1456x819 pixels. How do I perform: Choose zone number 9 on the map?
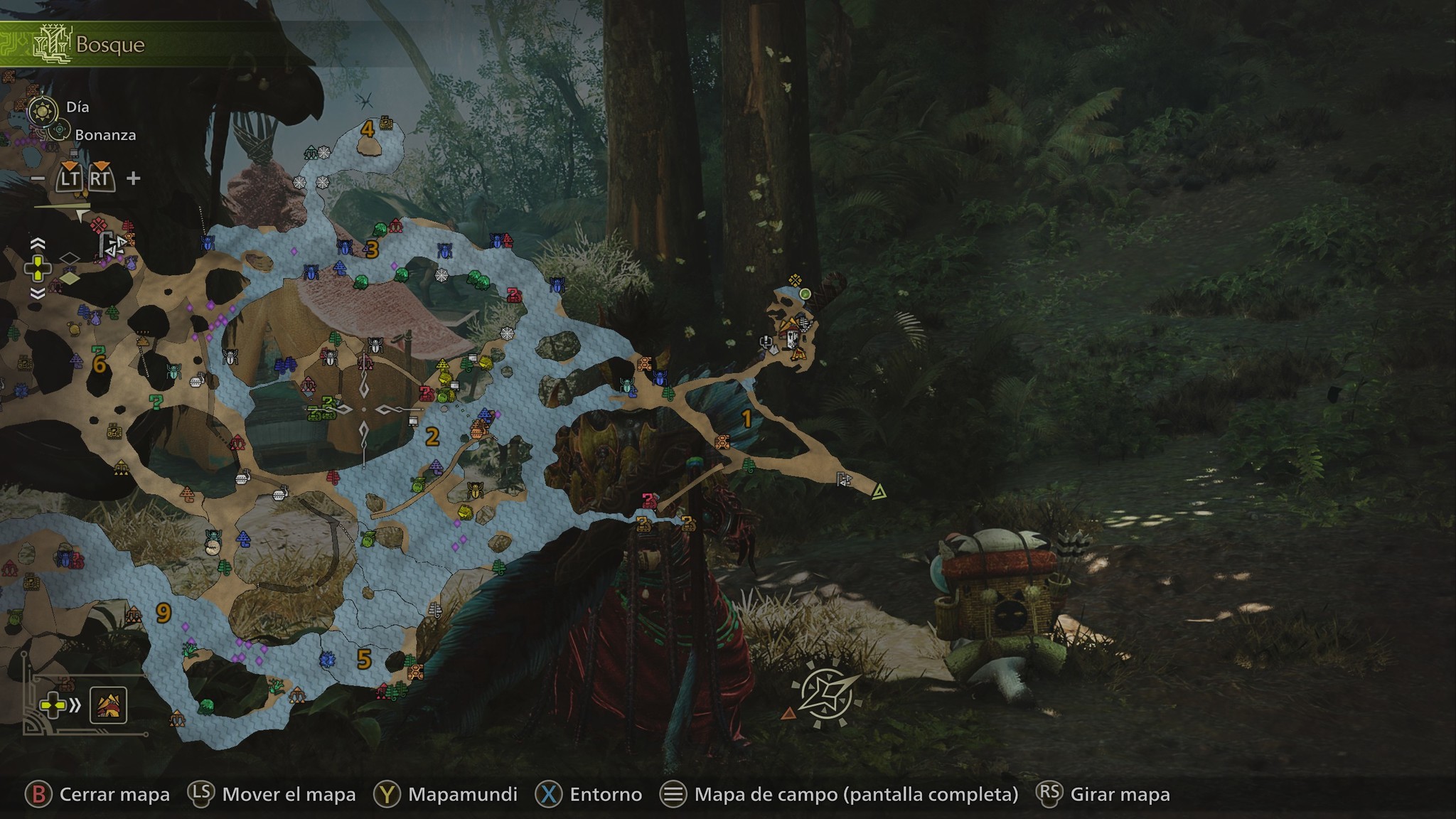[x=164, y=613]
